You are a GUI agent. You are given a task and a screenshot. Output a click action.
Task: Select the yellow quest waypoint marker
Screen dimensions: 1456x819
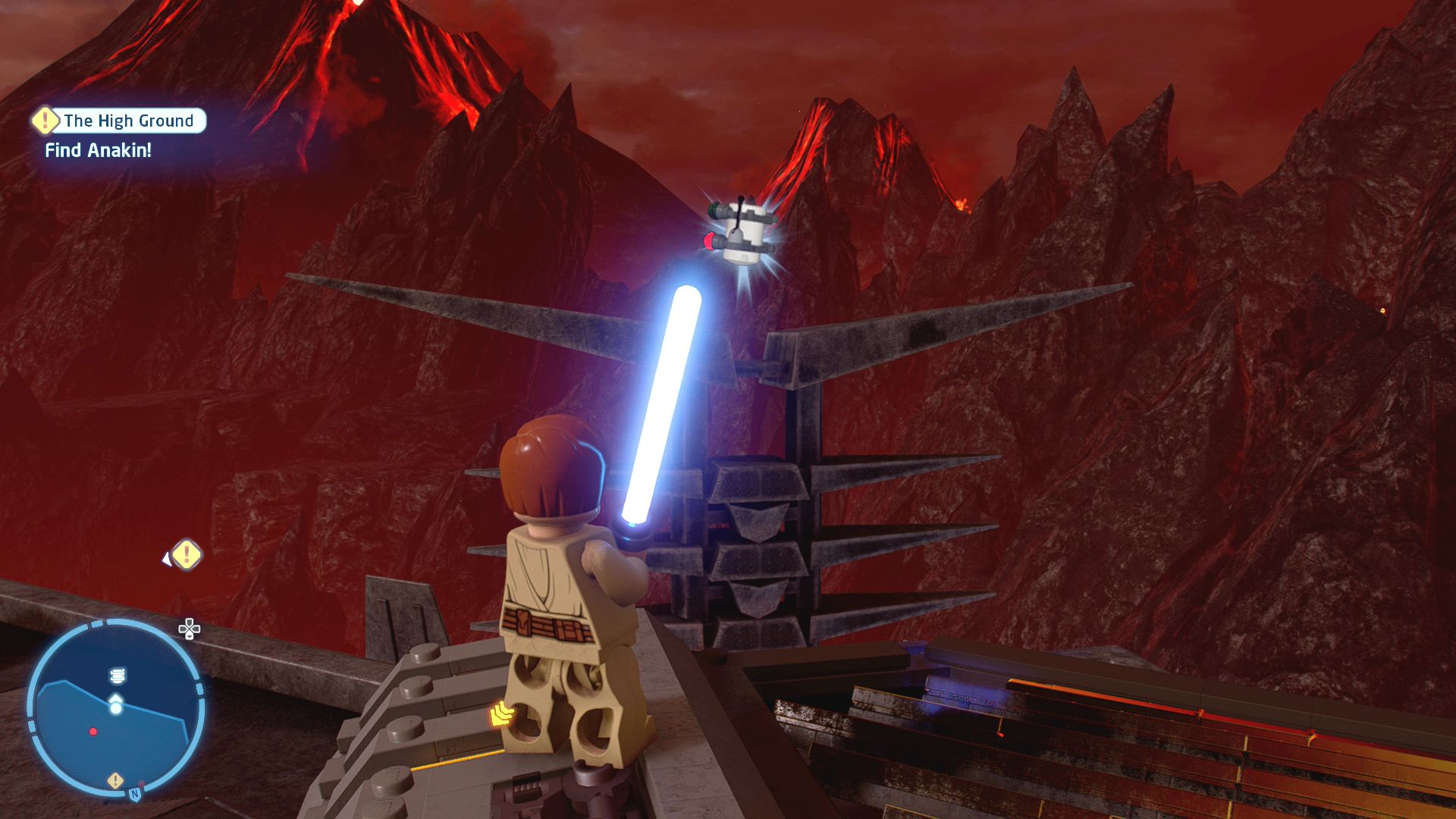coord(187,555)
